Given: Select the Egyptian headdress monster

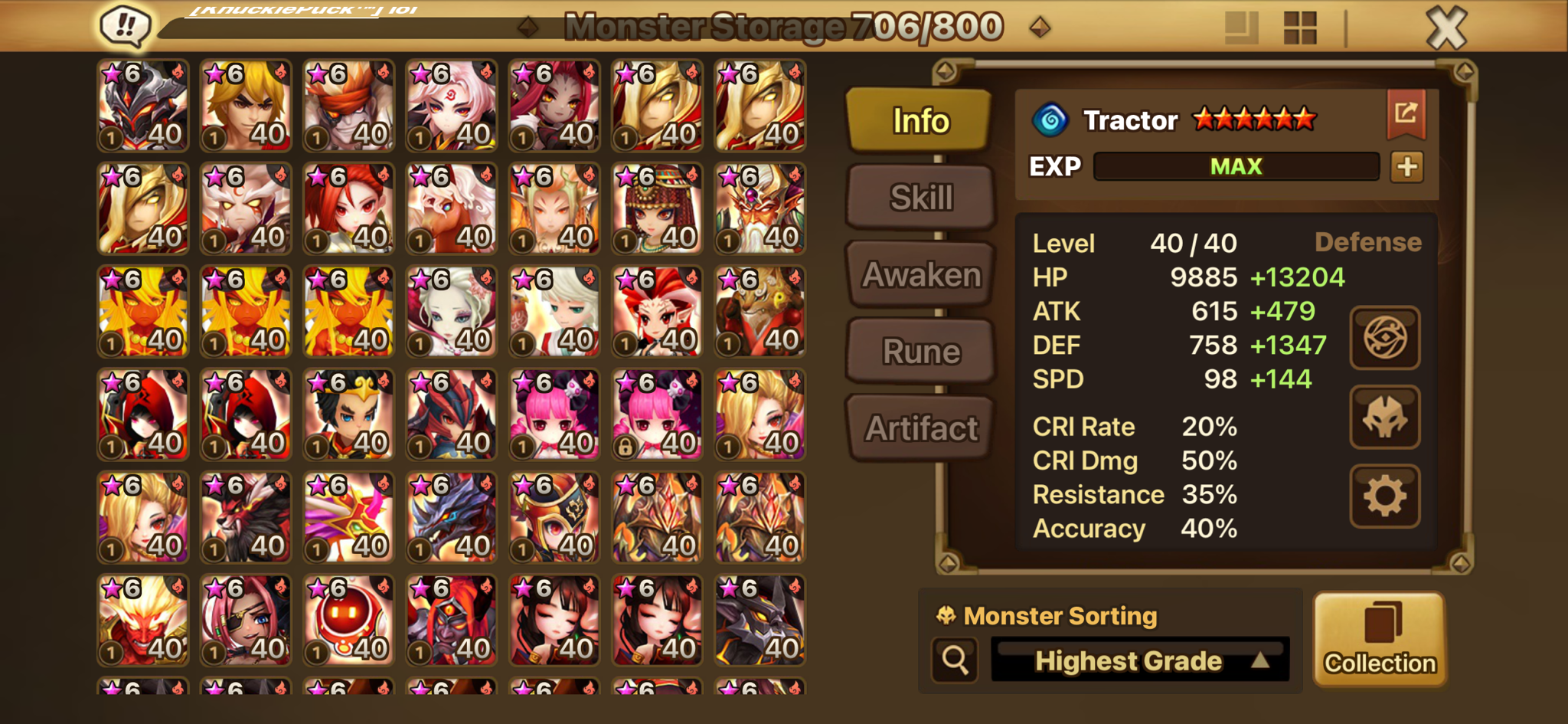Looking at the screenshot, I should [x=658, y=208].
